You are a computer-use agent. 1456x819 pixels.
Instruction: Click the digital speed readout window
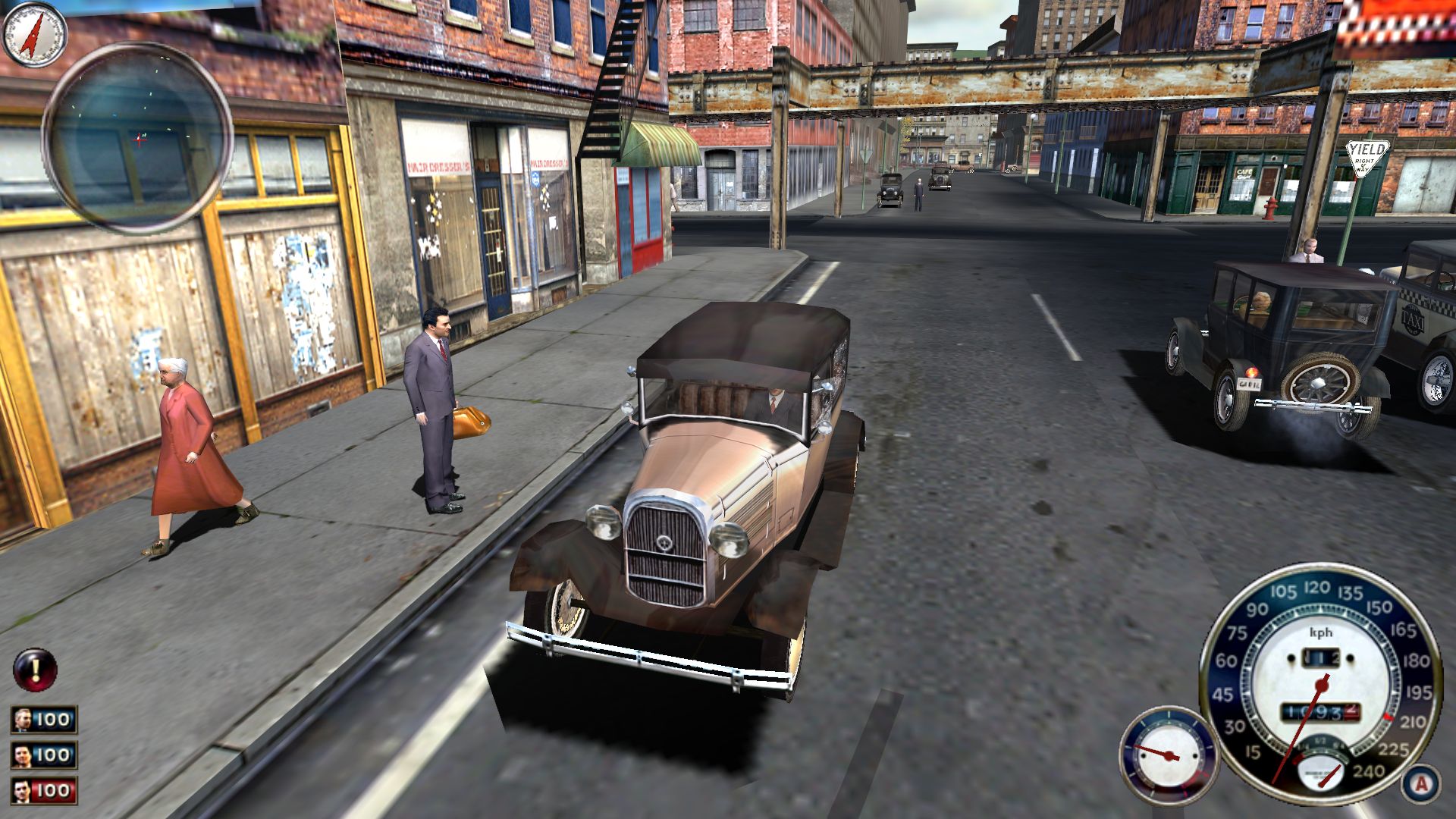click(x=1321, y=658)
